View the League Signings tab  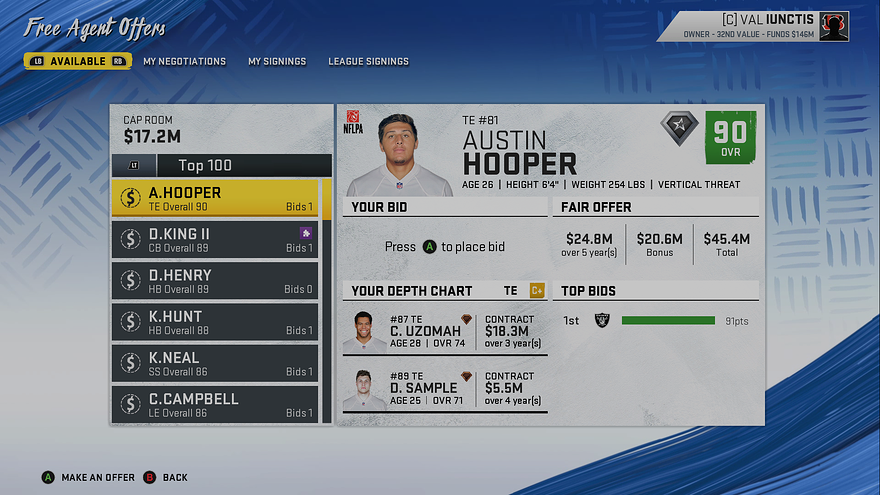click(368, 61)
